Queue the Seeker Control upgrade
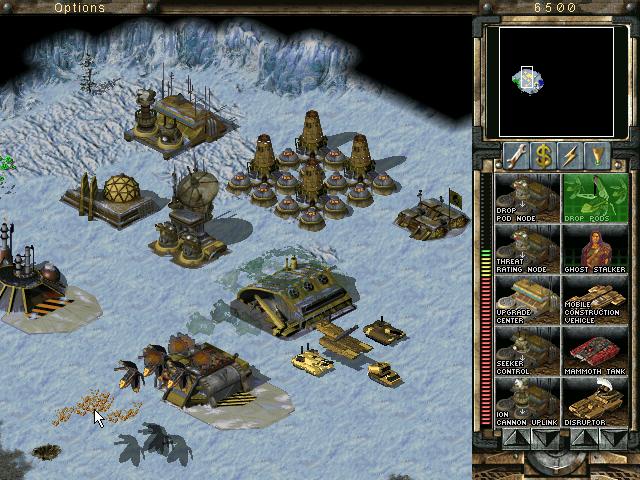640x480 pixels. click(528, 351)
